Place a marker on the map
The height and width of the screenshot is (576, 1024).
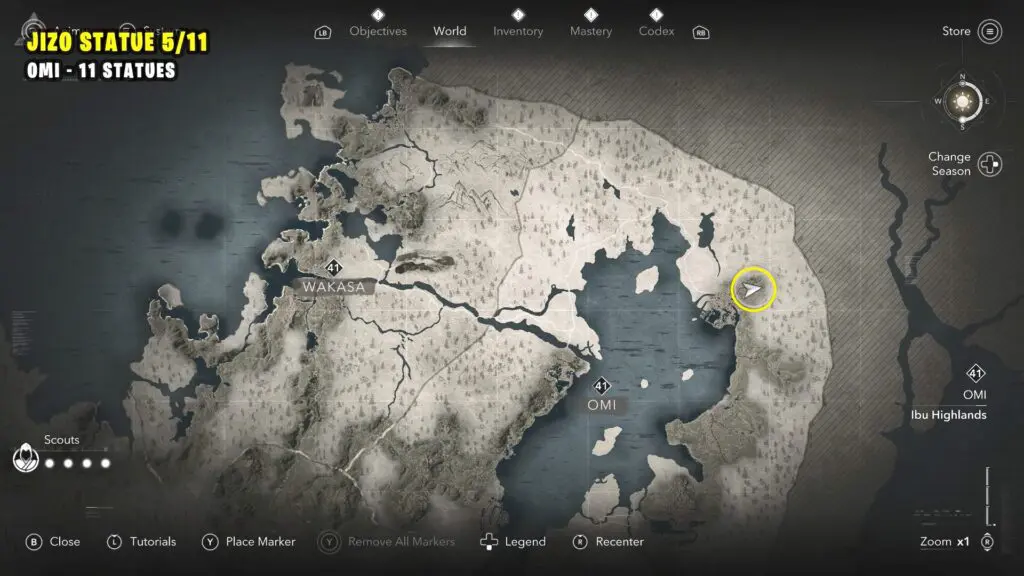(x=249, y=542)
